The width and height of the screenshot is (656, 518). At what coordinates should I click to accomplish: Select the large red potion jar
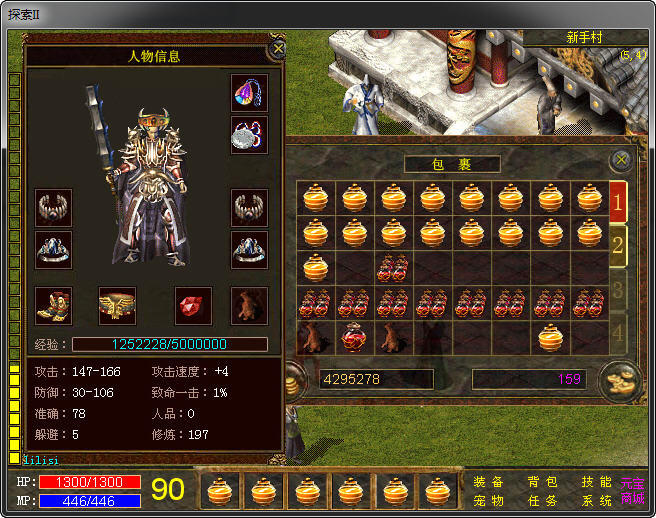click(354, 337)
